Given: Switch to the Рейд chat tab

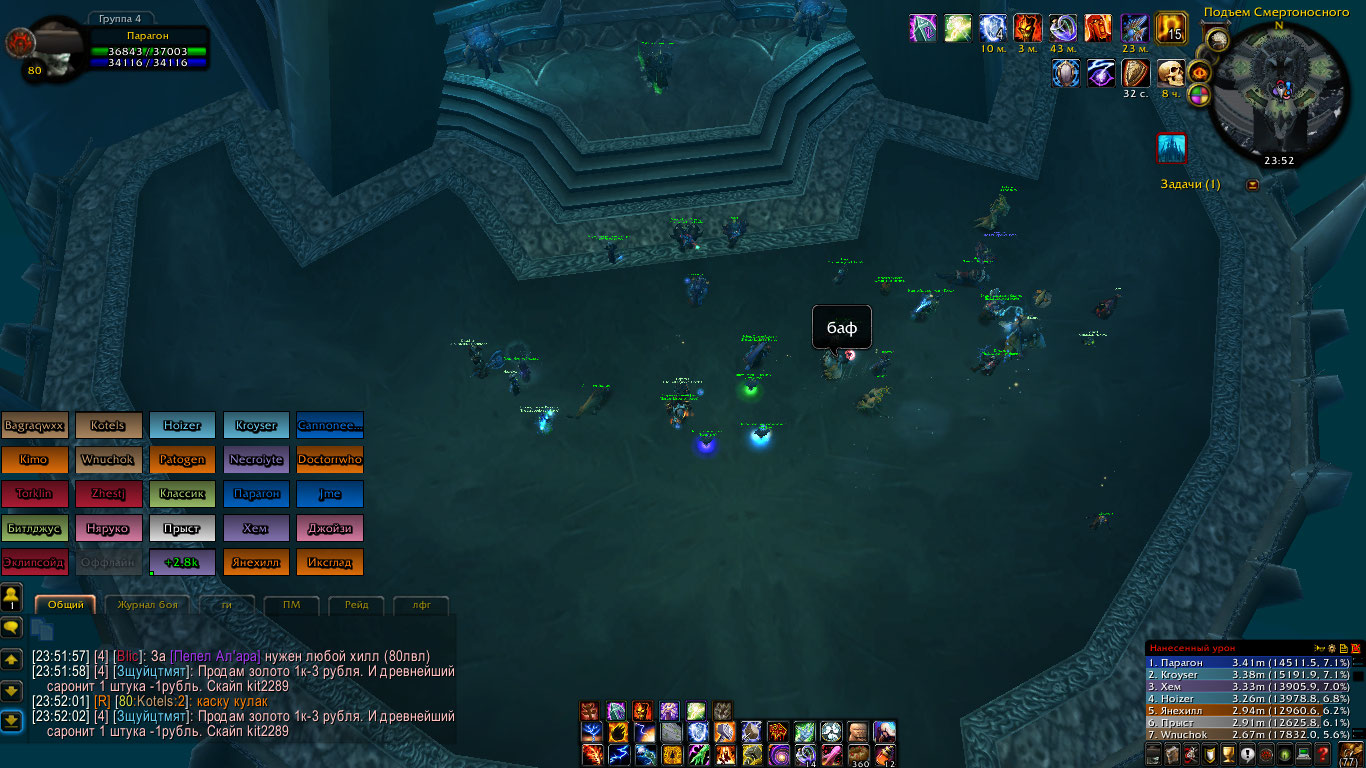Looking at the screenshot, I should (356, 605).
